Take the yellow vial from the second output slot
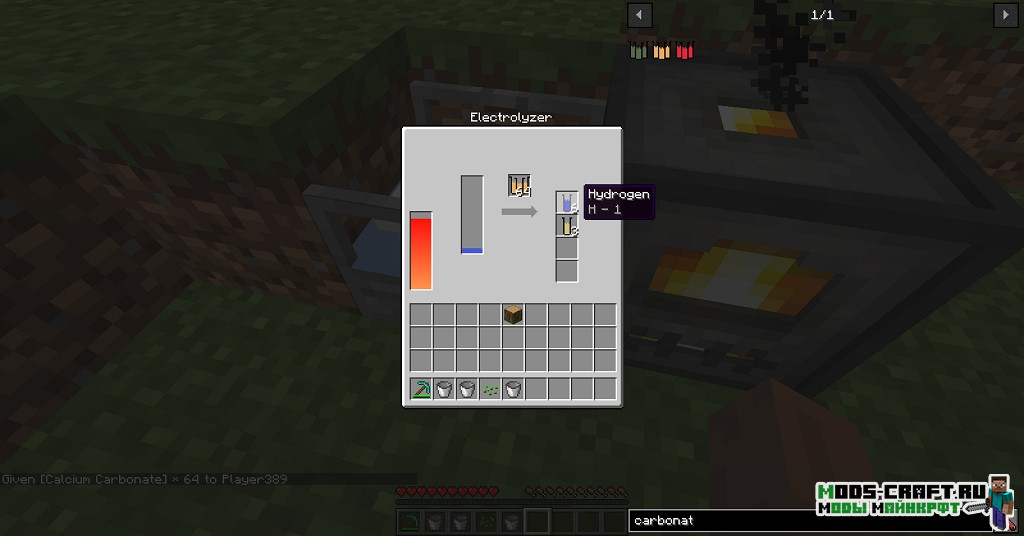 click(567, 226)
